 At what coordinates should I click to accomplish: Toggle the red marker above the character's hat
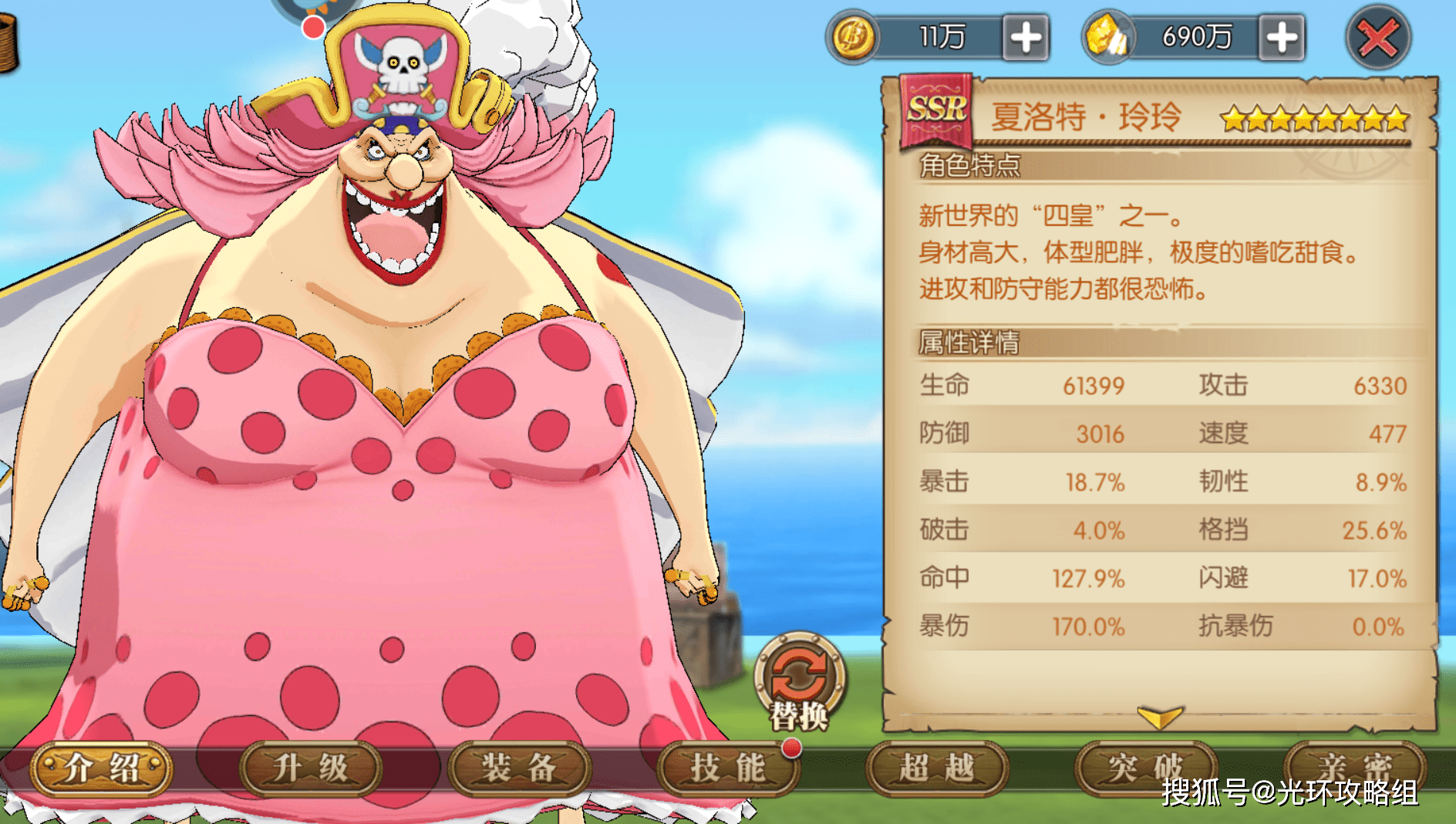(313, 27)
